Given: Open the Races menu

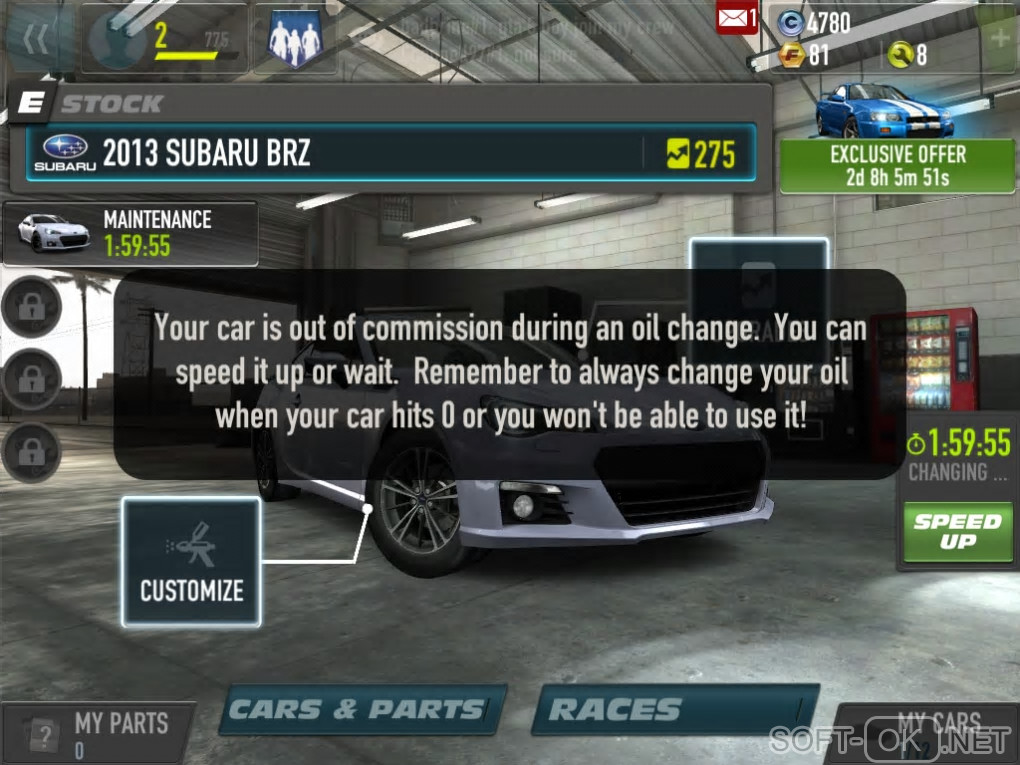Looking at the screenshot, I should 677,710.
